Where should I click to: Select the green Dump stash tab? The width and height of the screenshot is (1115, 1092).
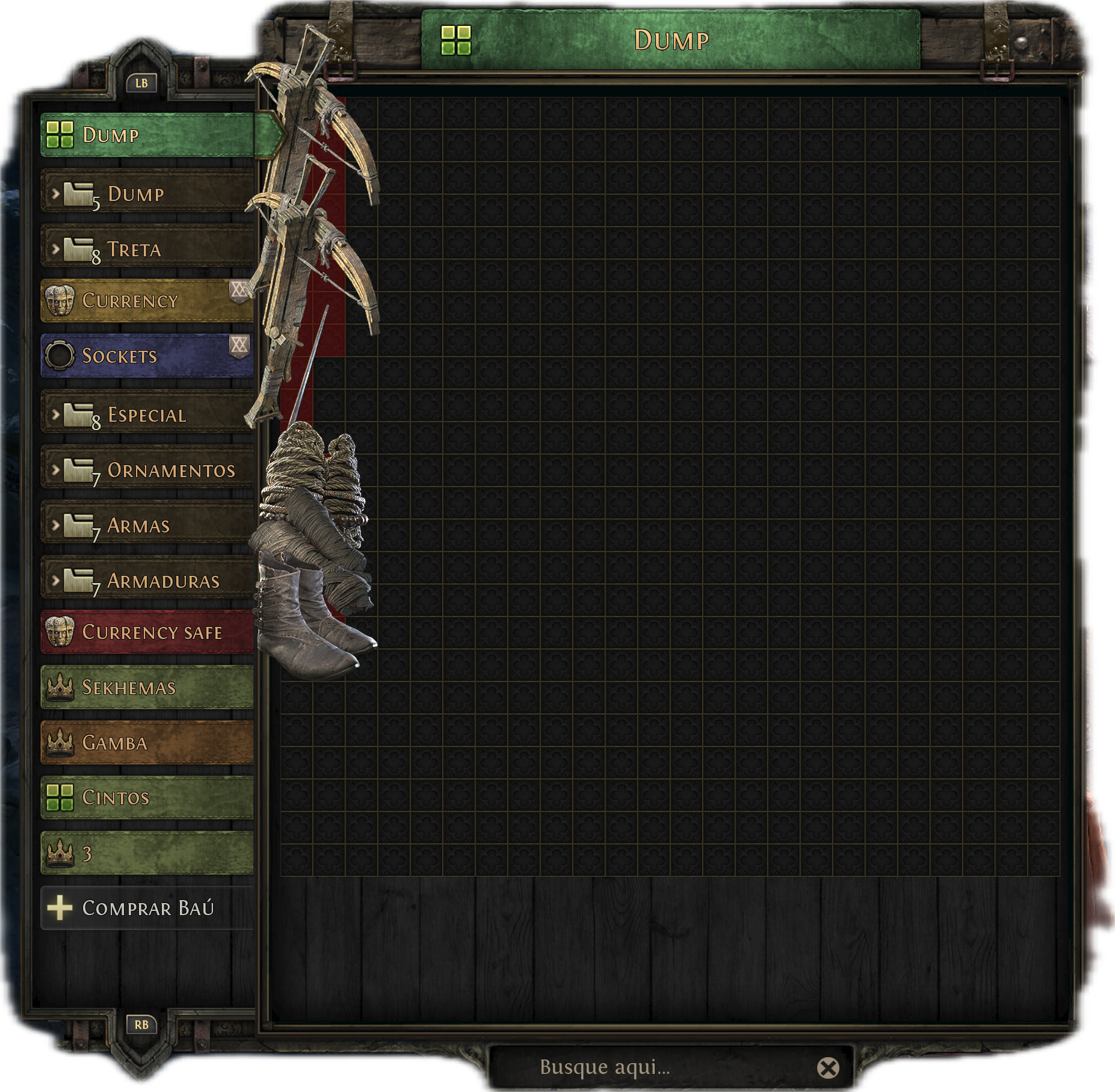[x=147, y=135]
